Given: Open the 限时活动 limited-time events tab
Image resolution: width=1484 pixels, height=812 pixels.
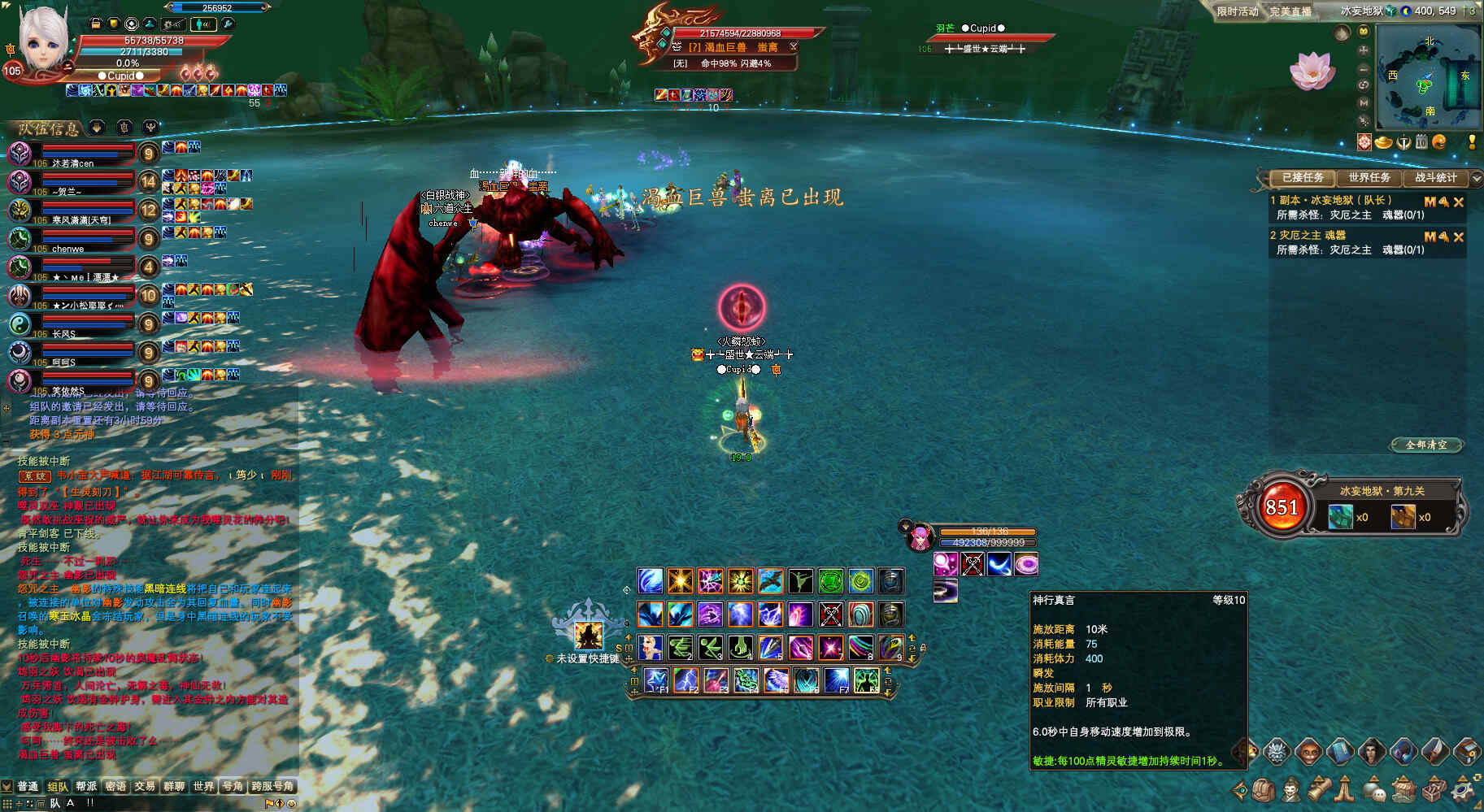Looking at the screenshot, I should point(1237,11).
